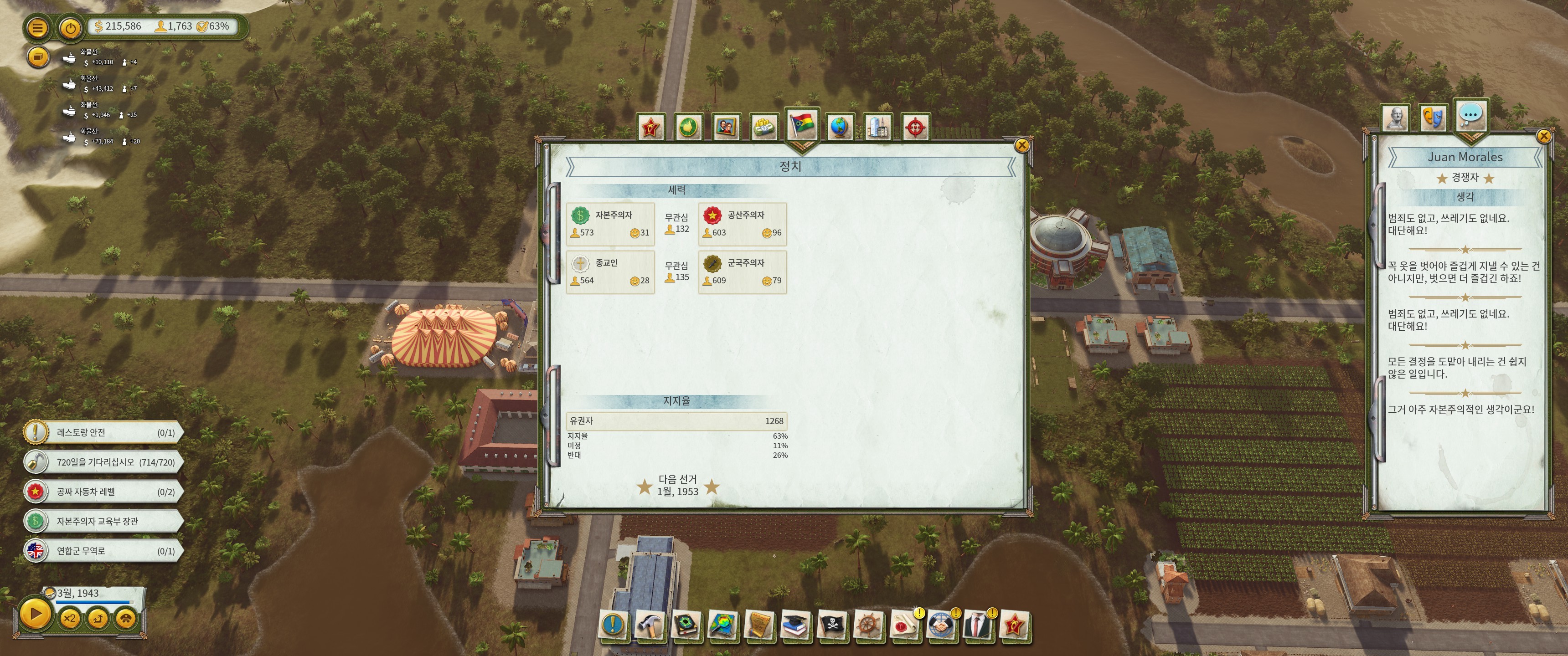The height and width of the screenshot is (656, 1568).
Task: Show the red crosshair tab
Action: tap(915, 127)
